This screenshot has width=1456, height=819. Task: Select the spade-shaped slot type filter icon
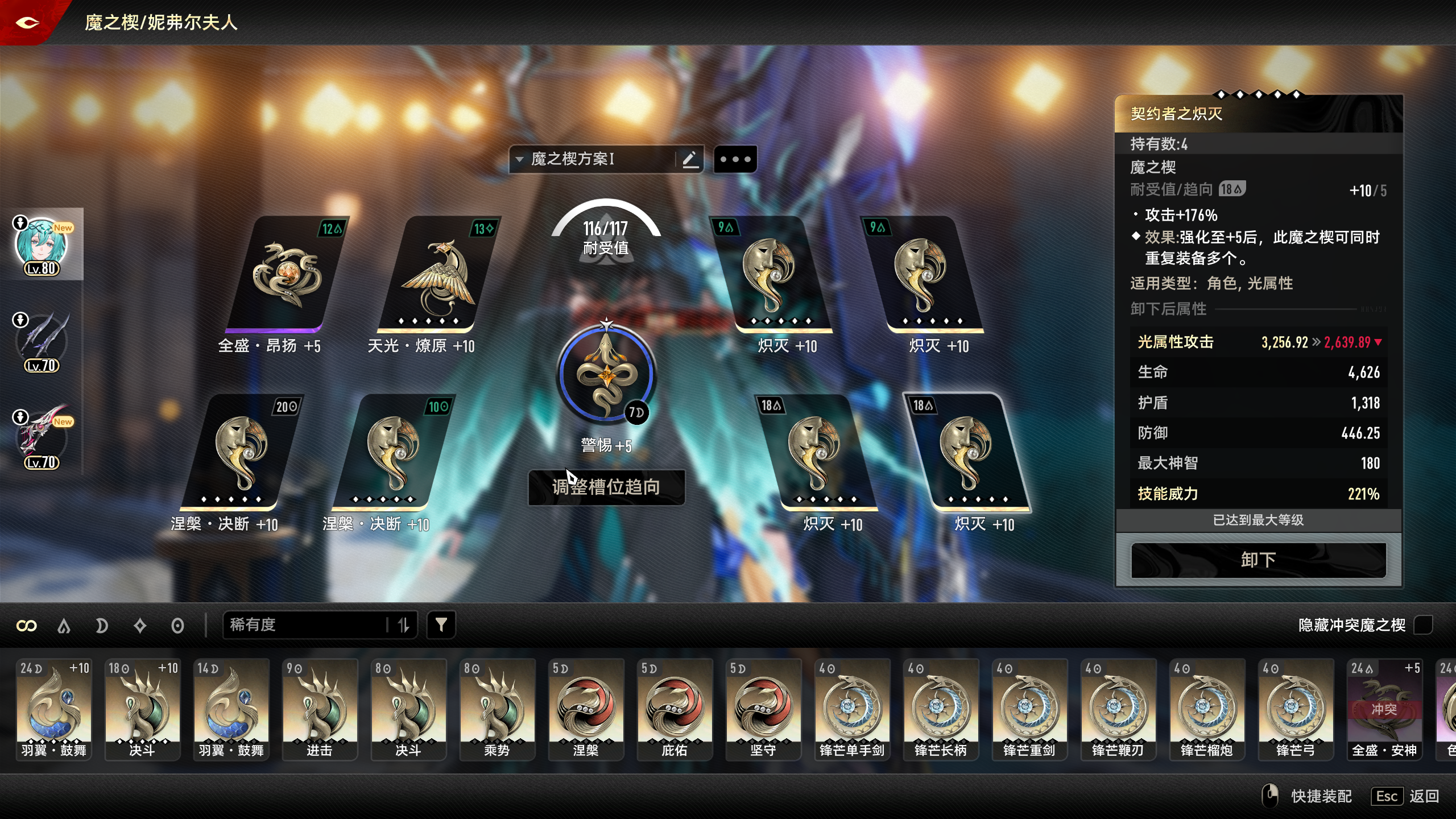point(64,625)
